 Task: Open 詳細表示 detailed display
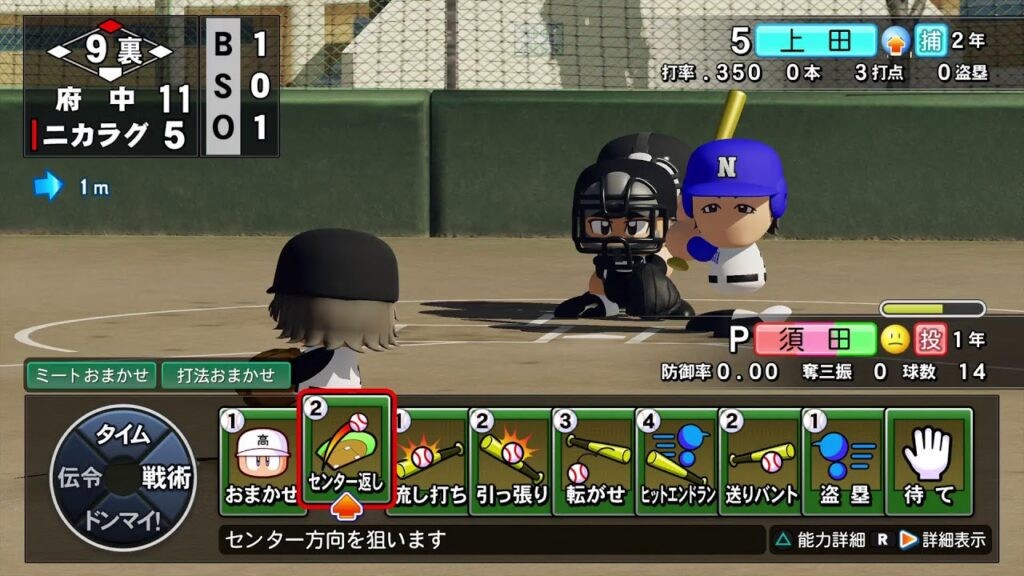[942, 540]
